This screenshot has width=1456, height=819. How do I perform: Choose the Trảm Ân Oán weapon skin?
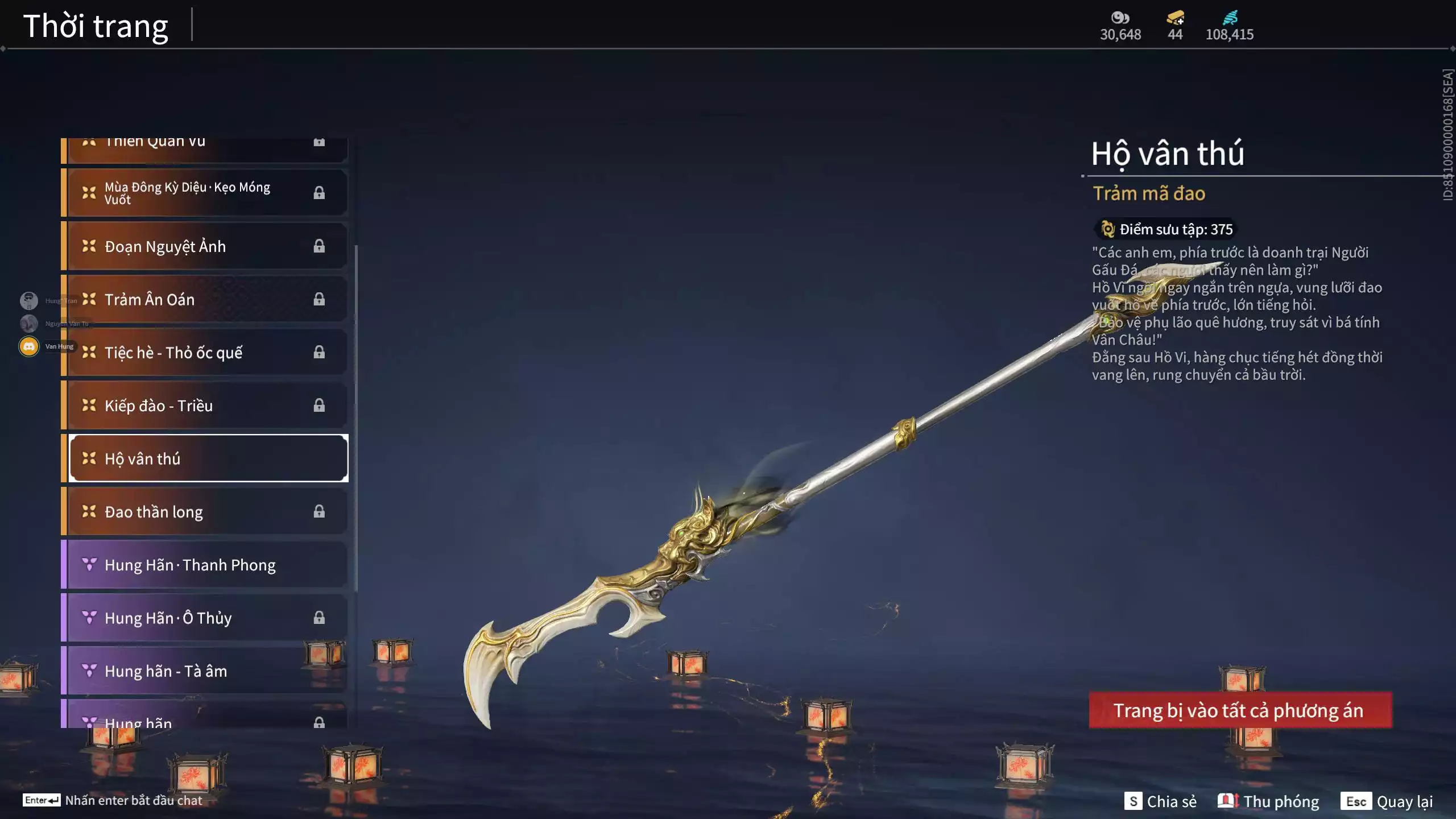click(205, 299)
